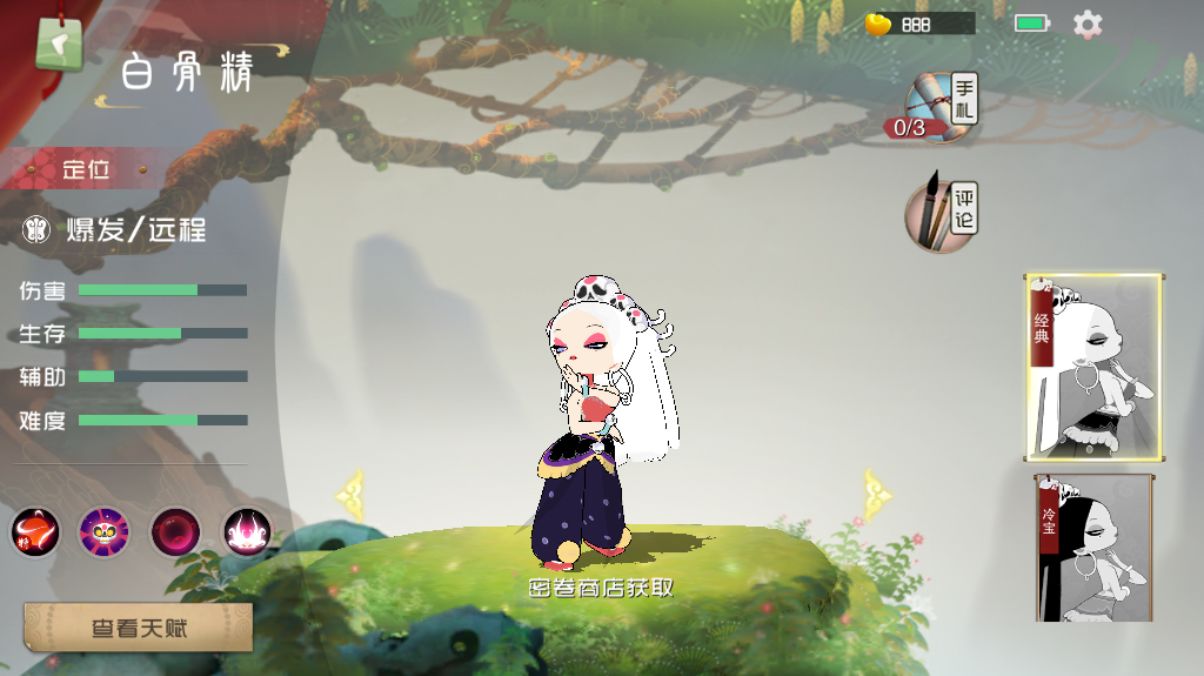Show next character with right arrow
This screenshot has width=1204, height=676.
877,495
